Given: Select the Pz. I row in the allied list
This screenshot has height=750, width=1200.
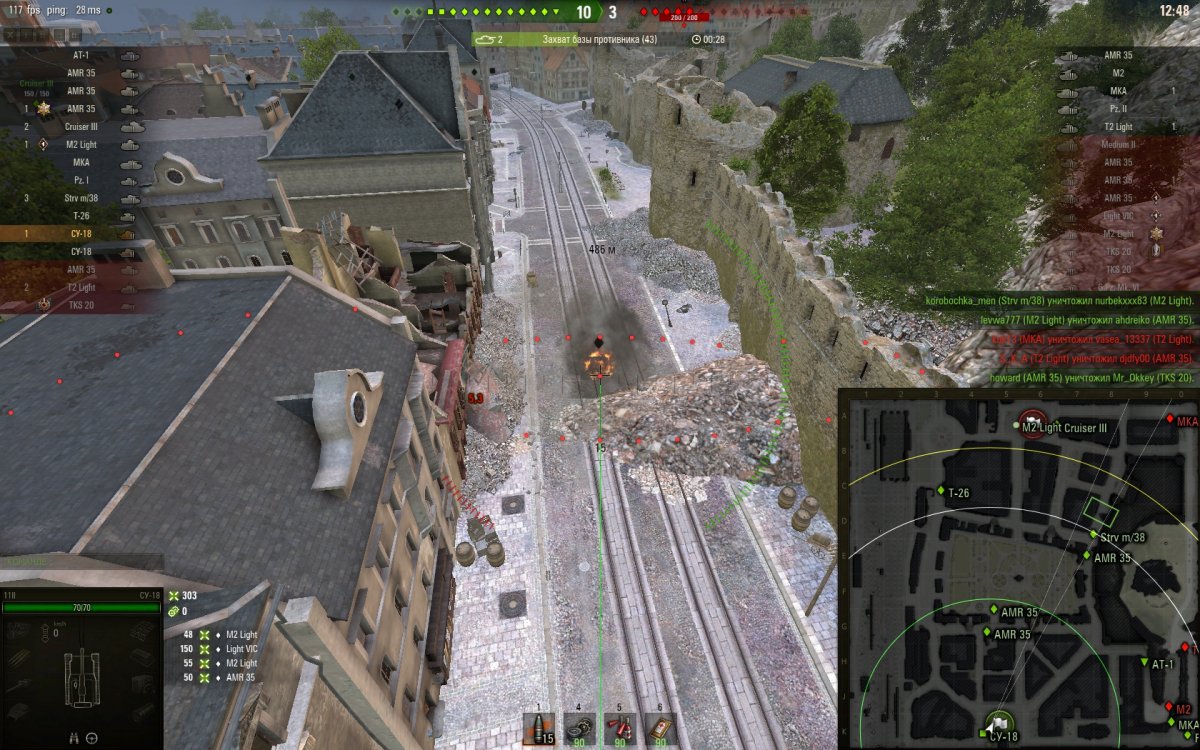Looking at the screenshot, I should click(80, 180).
